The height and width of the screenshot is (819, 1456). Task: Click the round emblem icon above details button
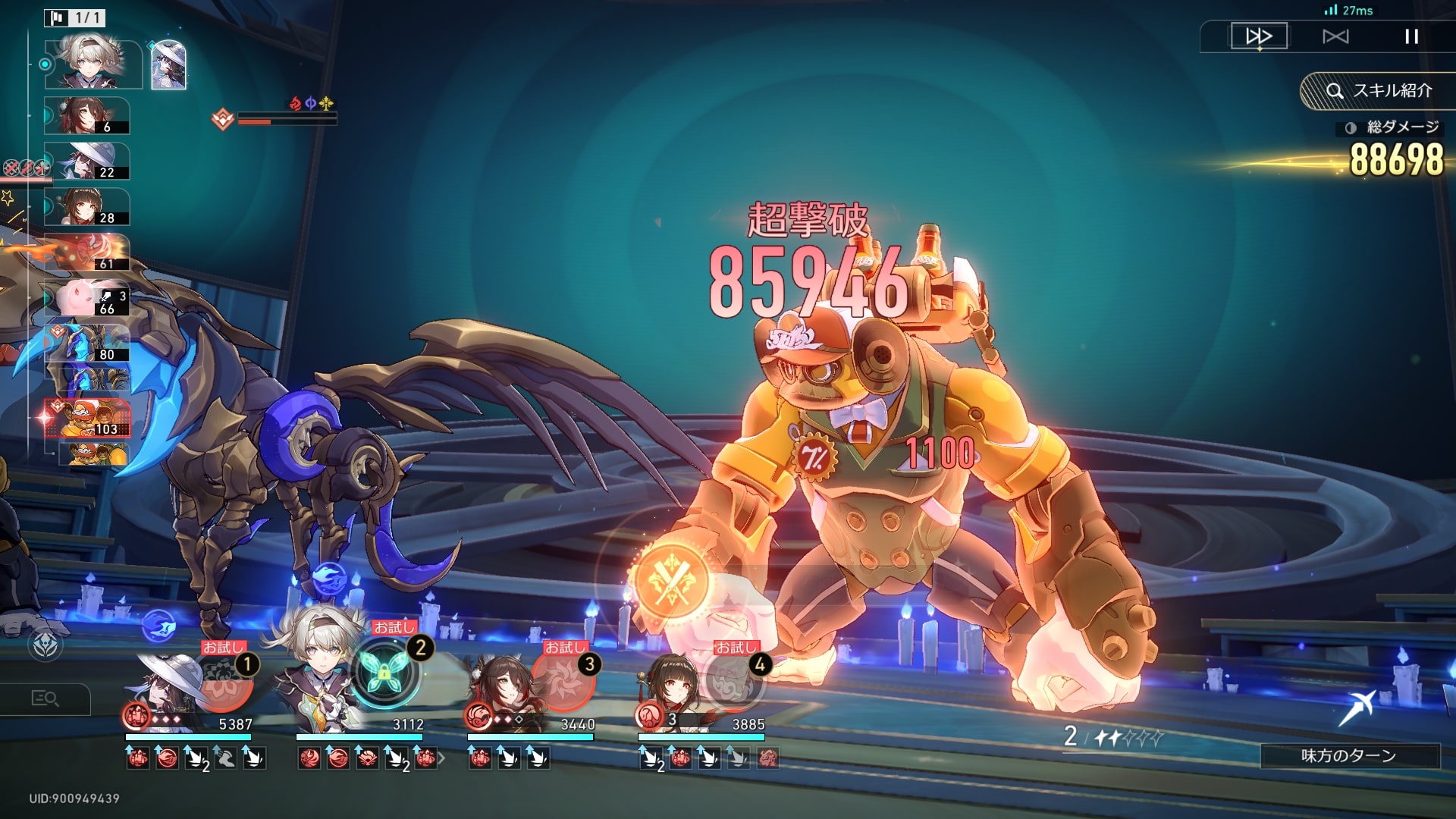point(45,645)
